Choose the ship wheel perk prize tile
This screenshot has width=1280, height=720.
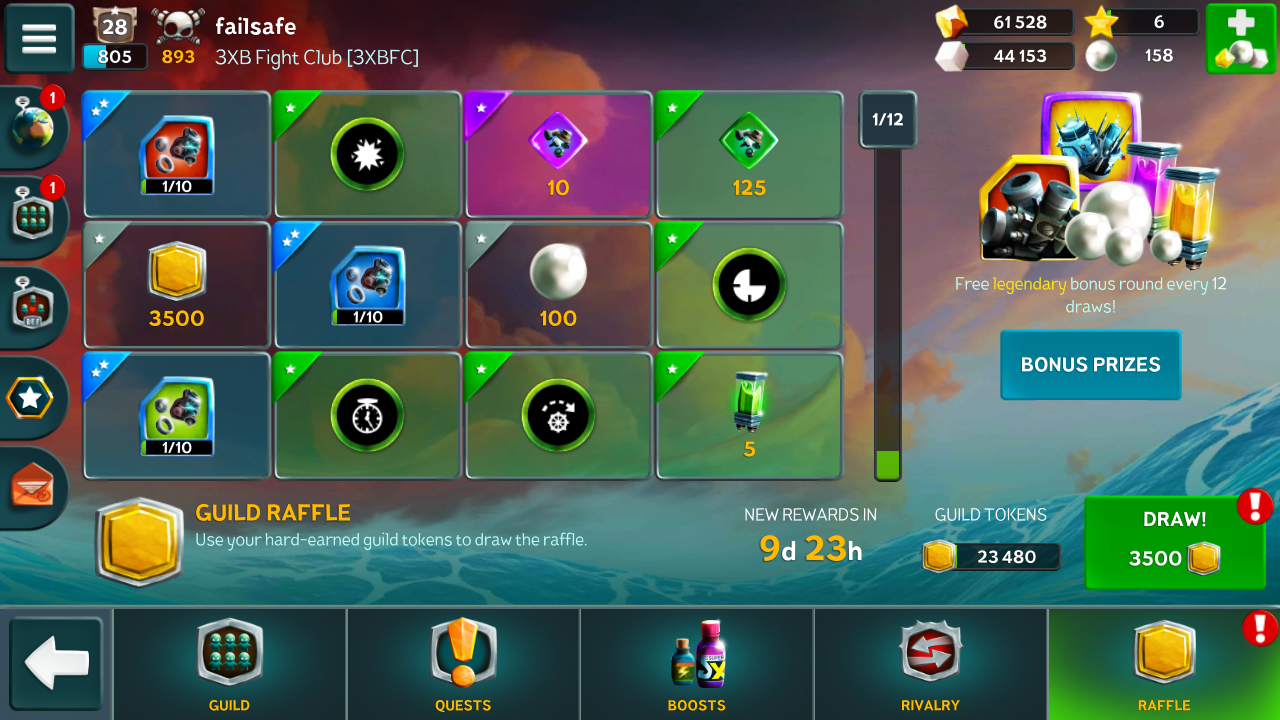click(x=558, y=415)
